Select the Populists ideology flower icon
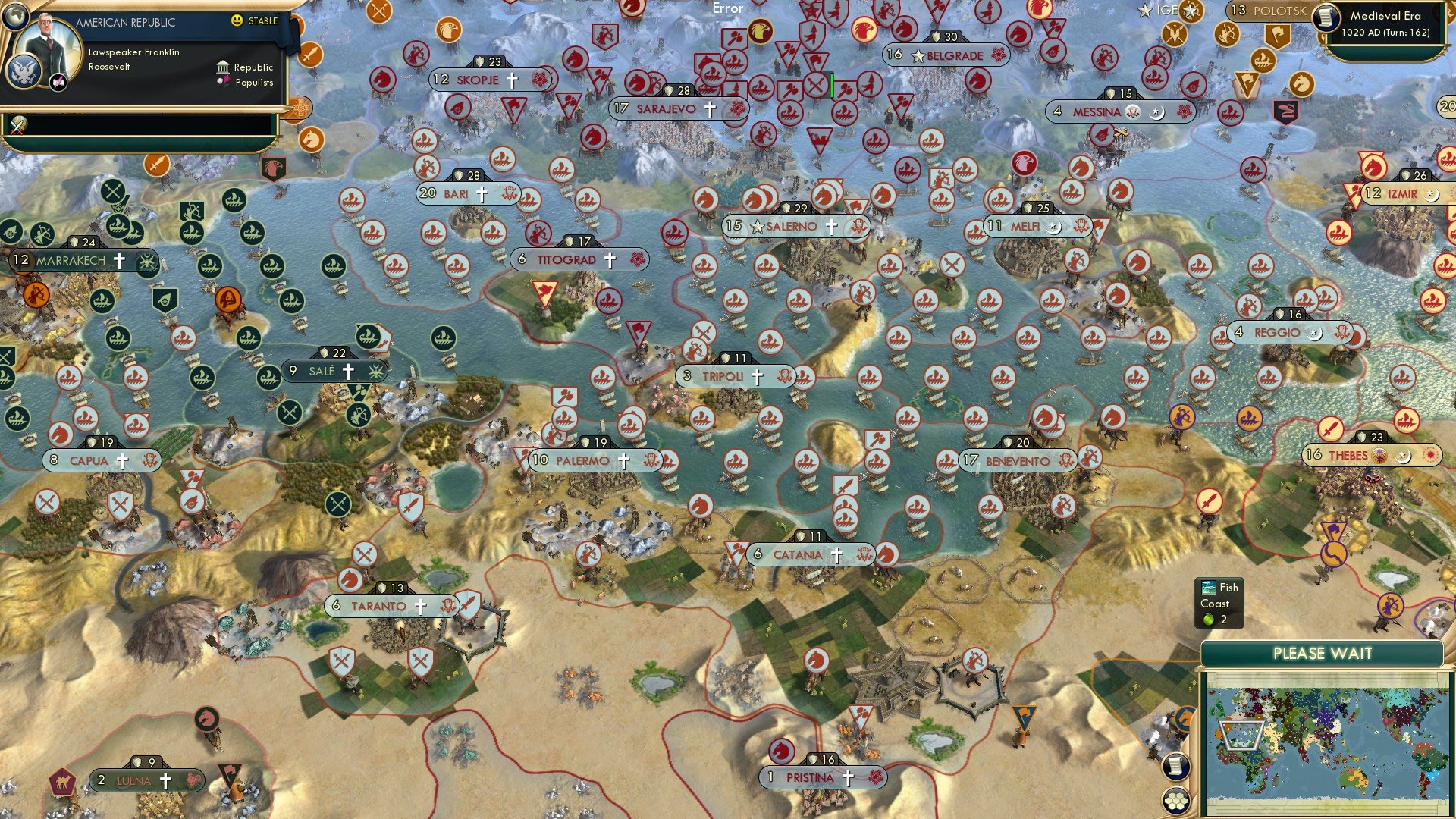The image size is (1456, 819). pyautogui.click(x=223, y=83)
